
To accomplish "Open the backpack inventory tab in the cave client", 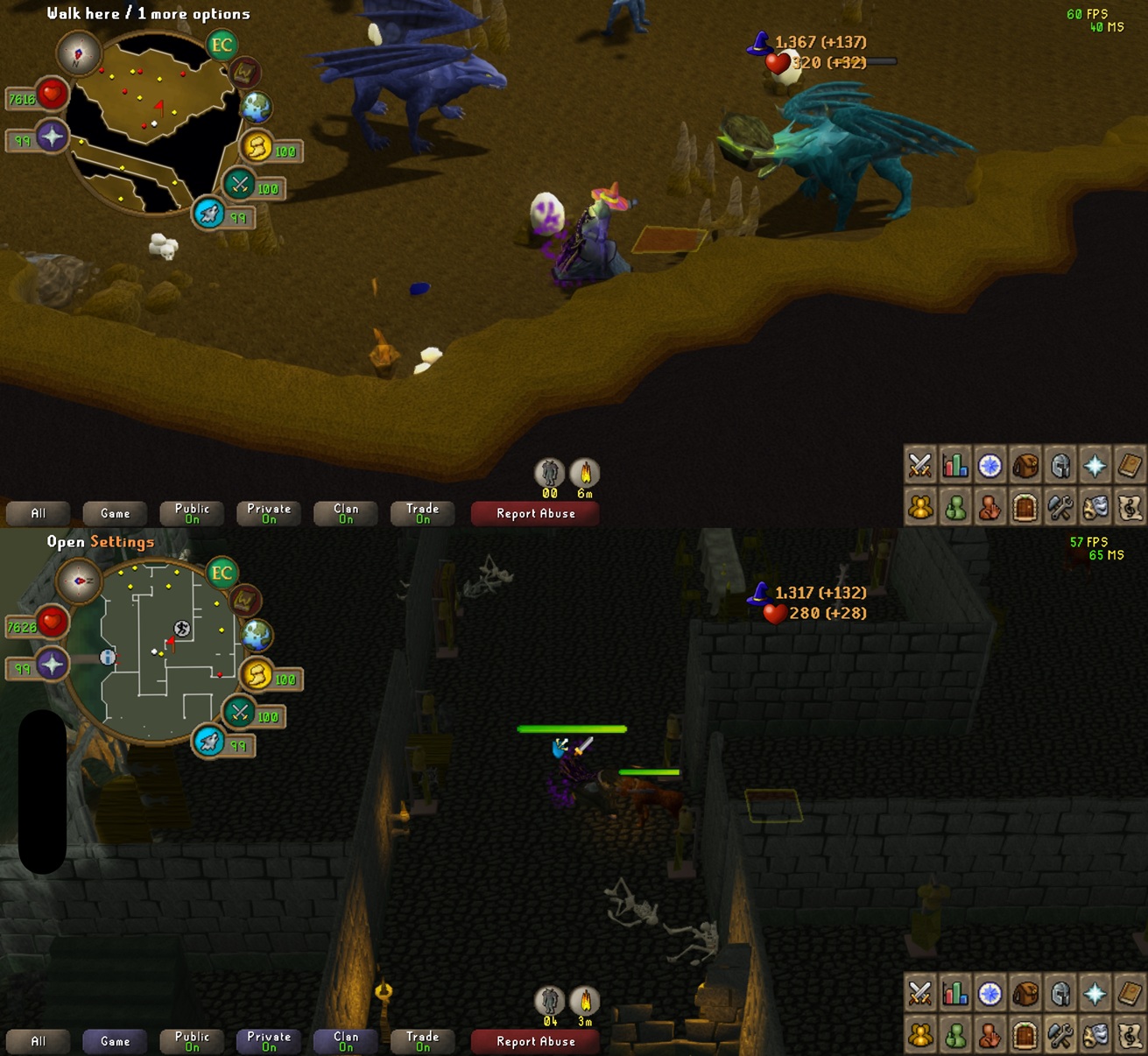I will pos(1025,465).
